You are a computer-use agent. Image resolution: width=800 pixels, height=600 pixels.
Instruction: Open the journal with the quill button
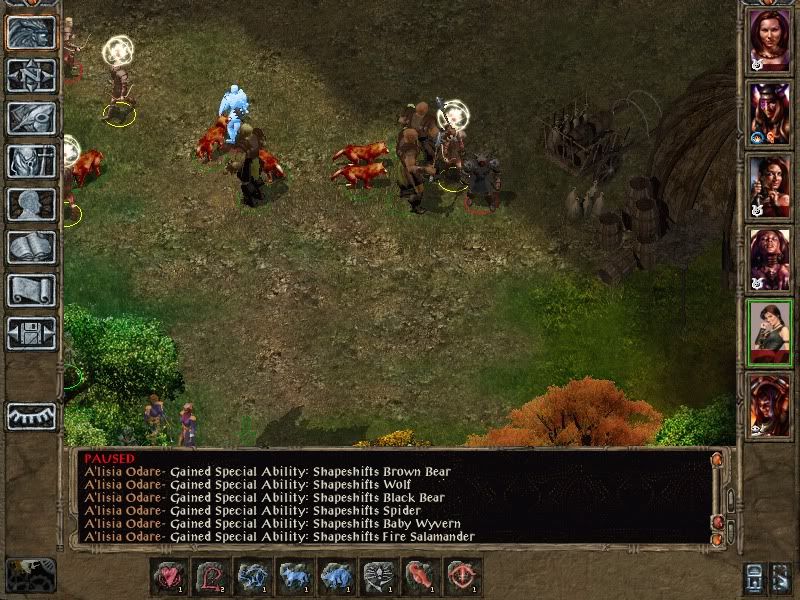31,118
